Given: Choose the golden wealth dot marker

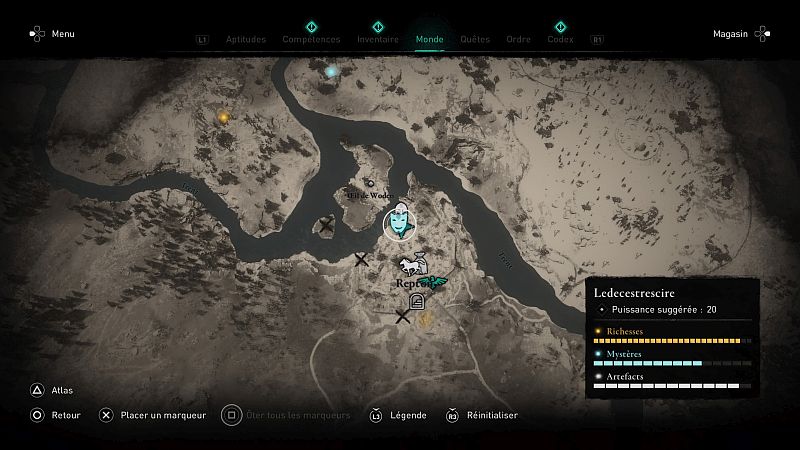Looking at the screenshot, I should pyautogui.click(x=223, y=117).
